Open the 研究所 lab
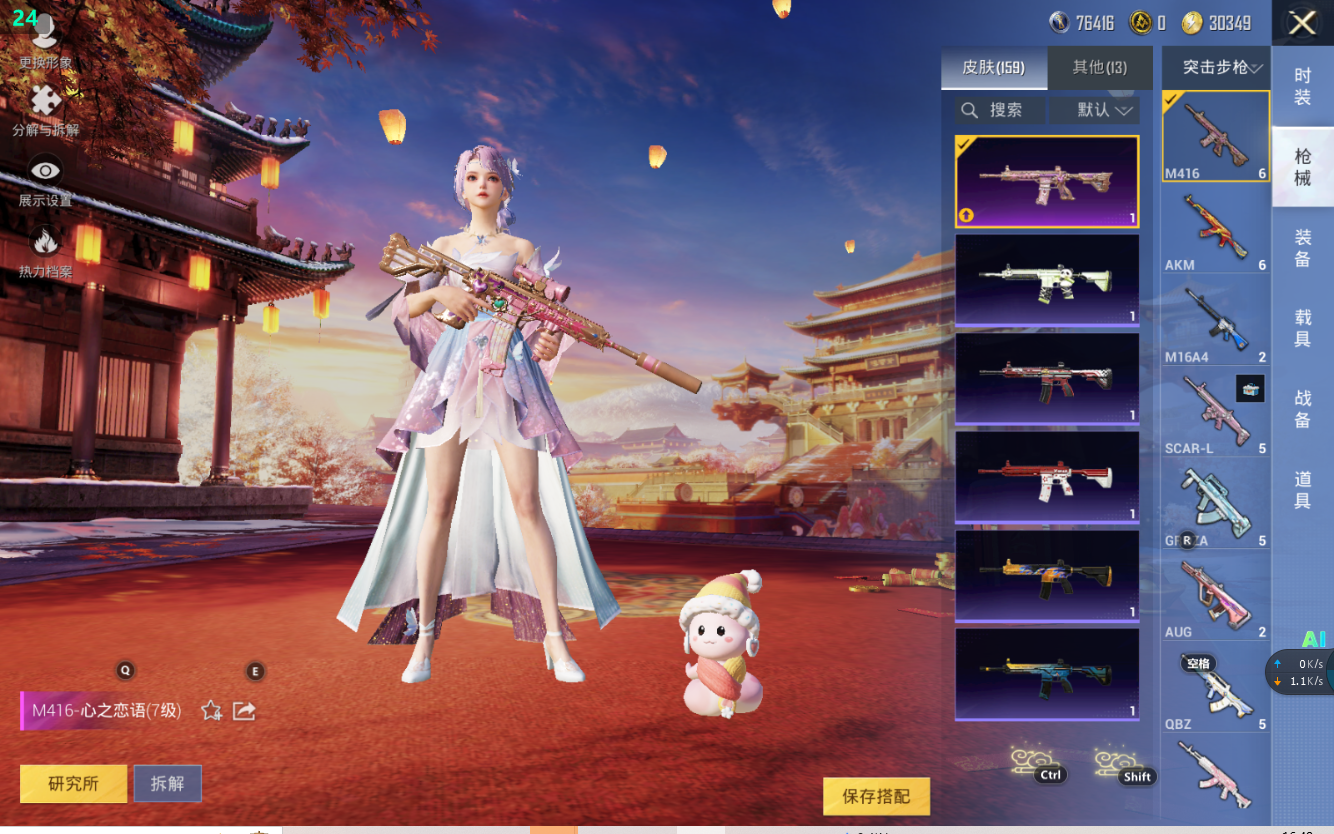Image resolution: width=1334 pixels, height=834 pixels. pyautogui.click(x=73, y=784)
